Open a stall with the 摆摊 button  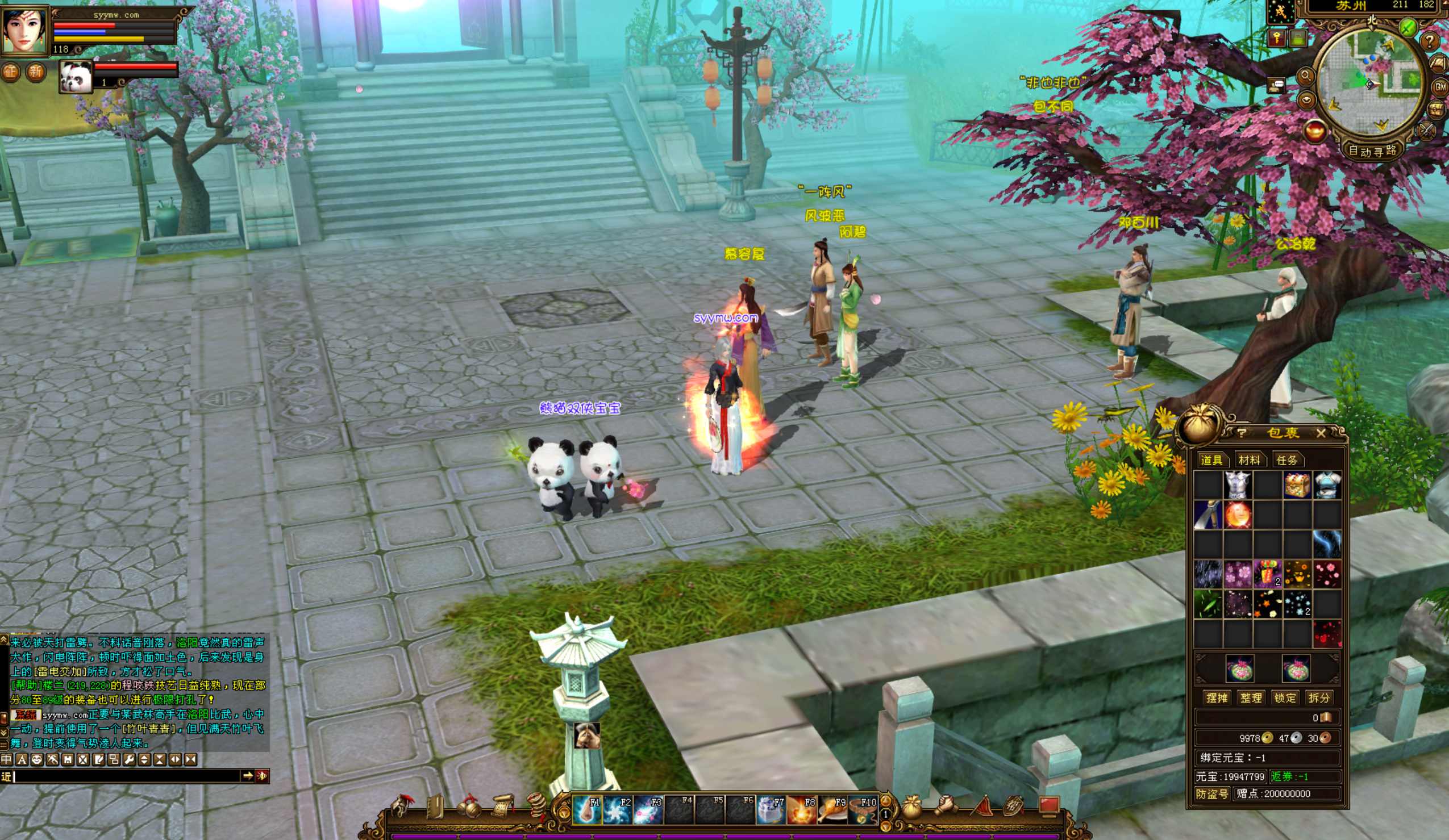pos(1217,697)
